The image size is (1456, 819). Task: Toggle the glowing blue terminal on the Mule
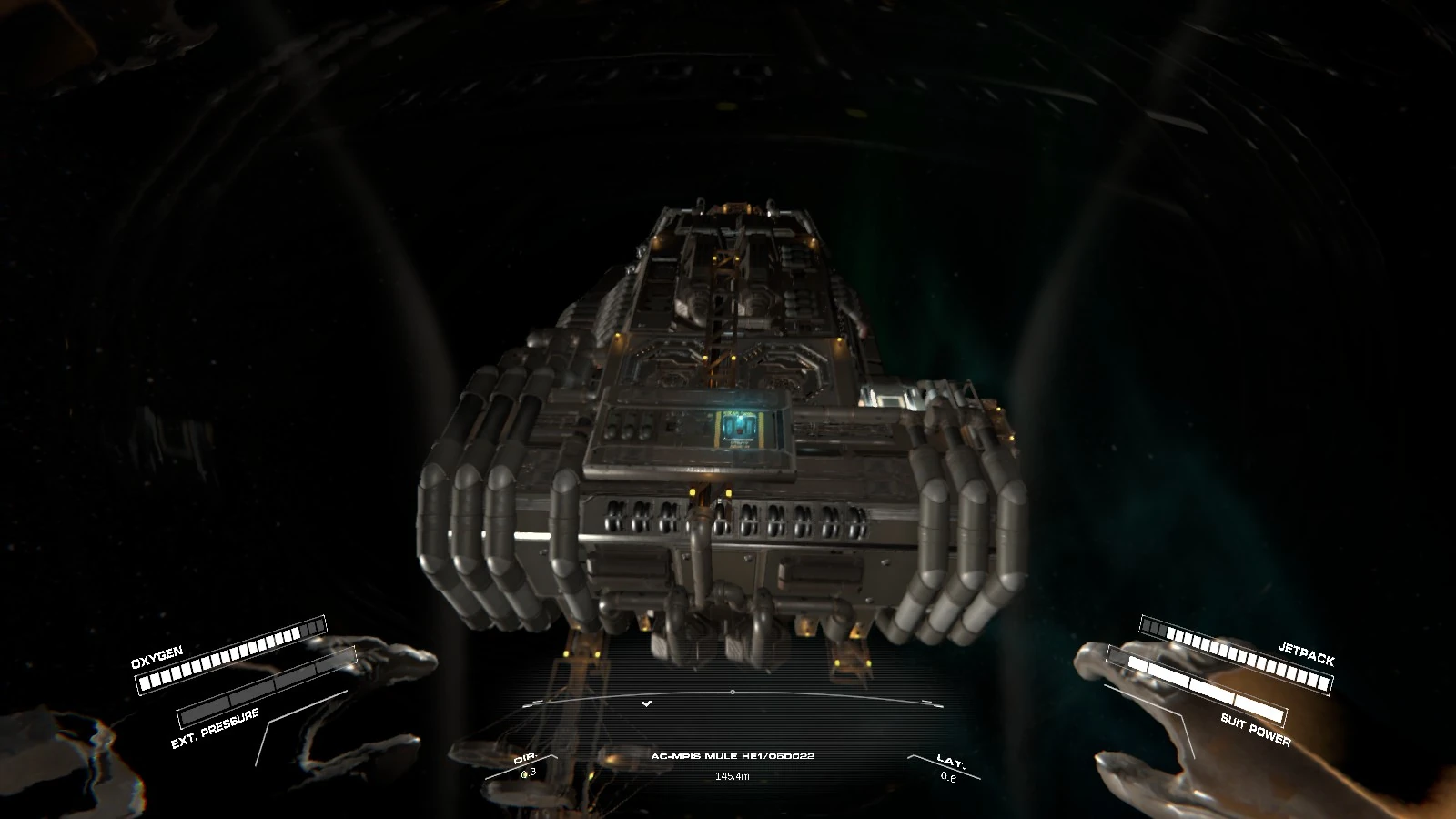[x=739, y=425]
